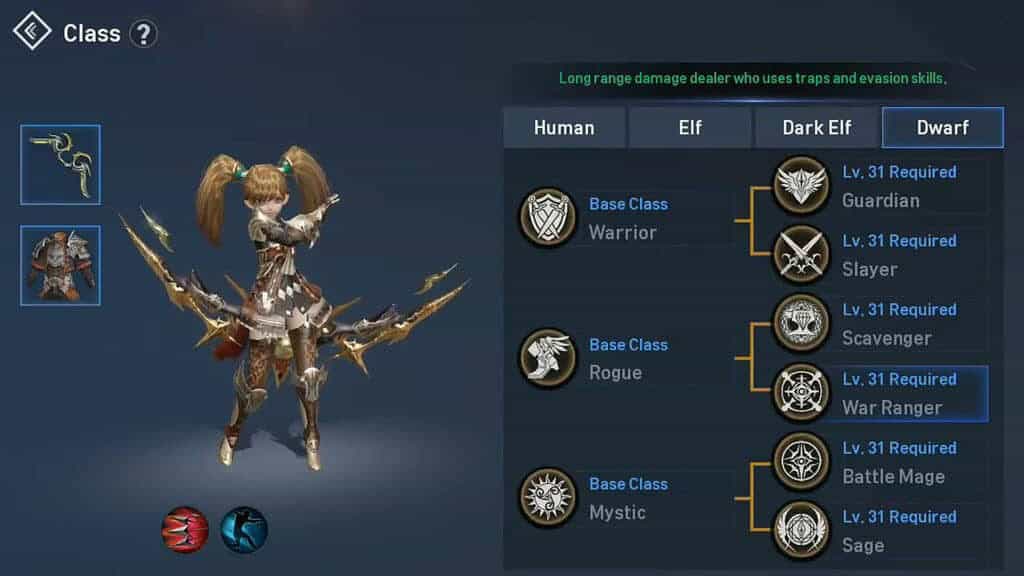Viewport: 1024px width, 576px height.
Task: Select the War Ranger class
Action: click(802, 393)
